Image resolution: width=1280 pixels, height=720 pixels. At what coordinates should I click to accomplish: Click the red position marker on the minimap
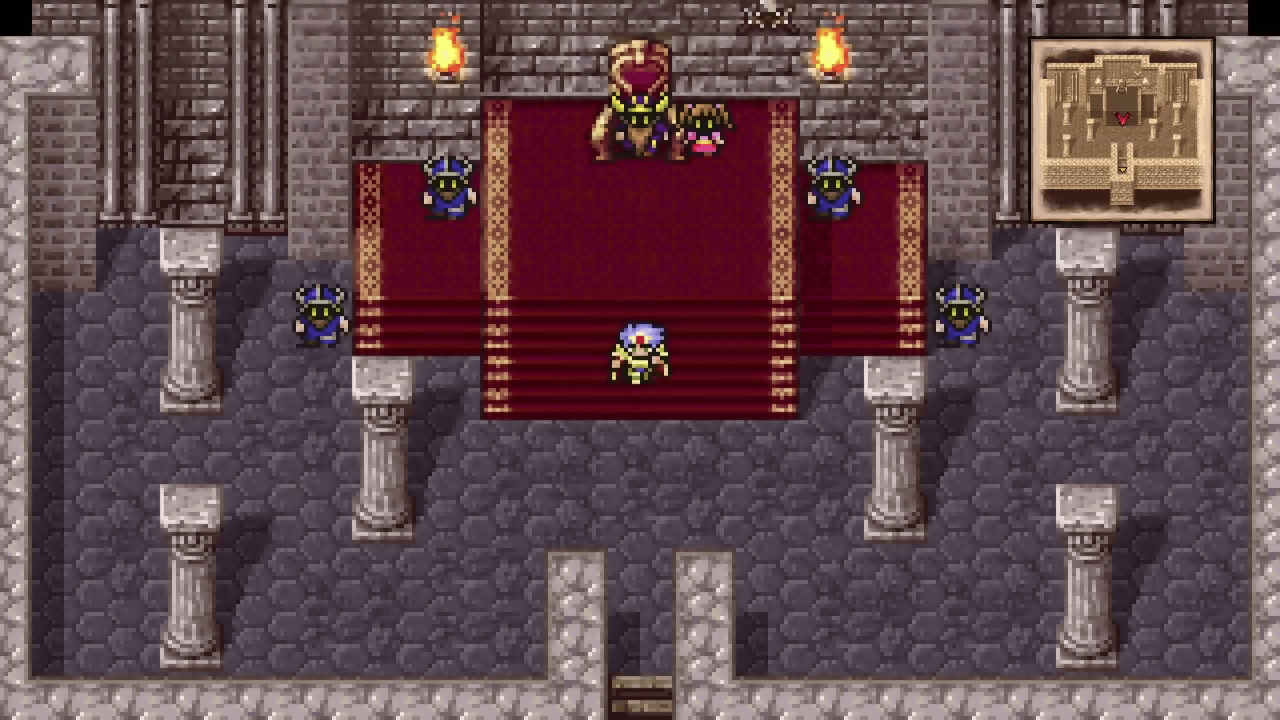point(1122,118)
